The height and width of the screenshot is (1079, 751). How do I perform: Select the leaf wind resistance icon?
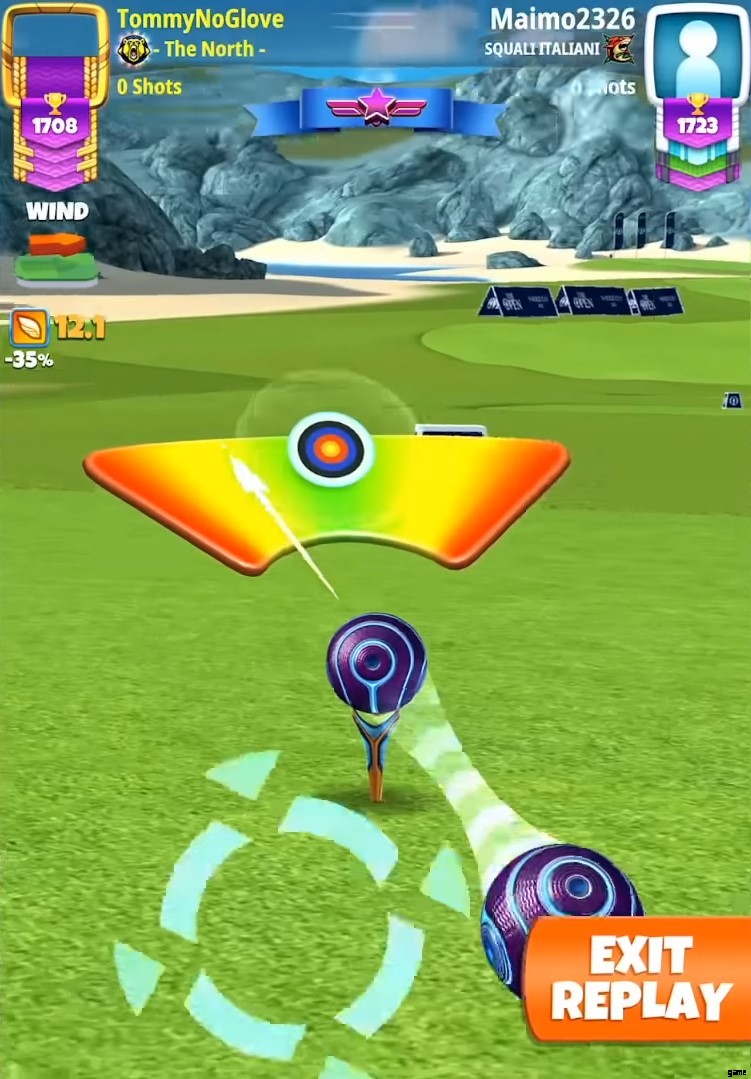click(27, 327)
